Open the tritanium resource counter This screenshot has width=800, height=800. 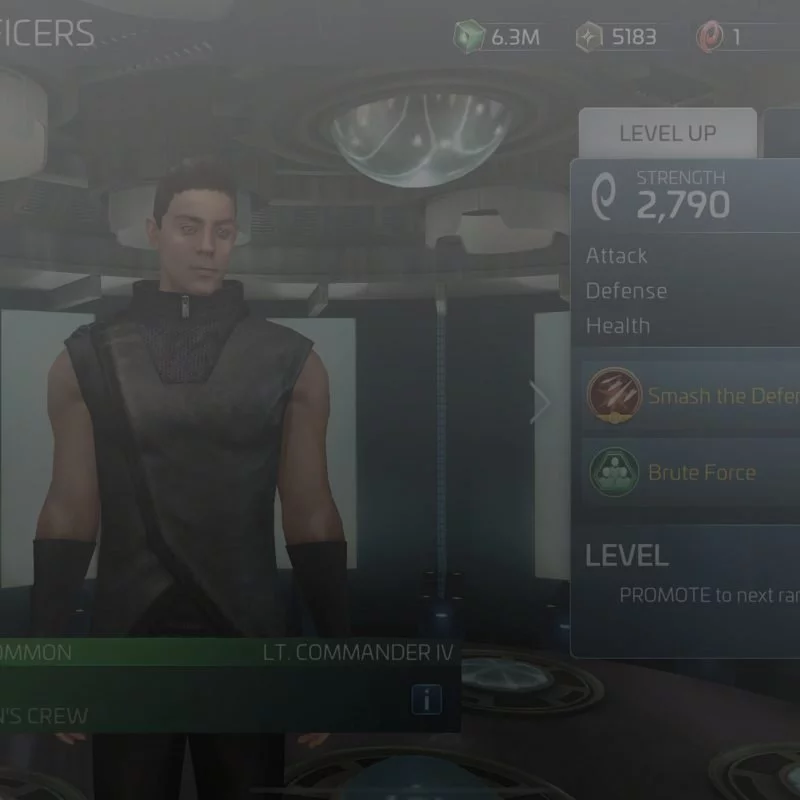[617, 38]
